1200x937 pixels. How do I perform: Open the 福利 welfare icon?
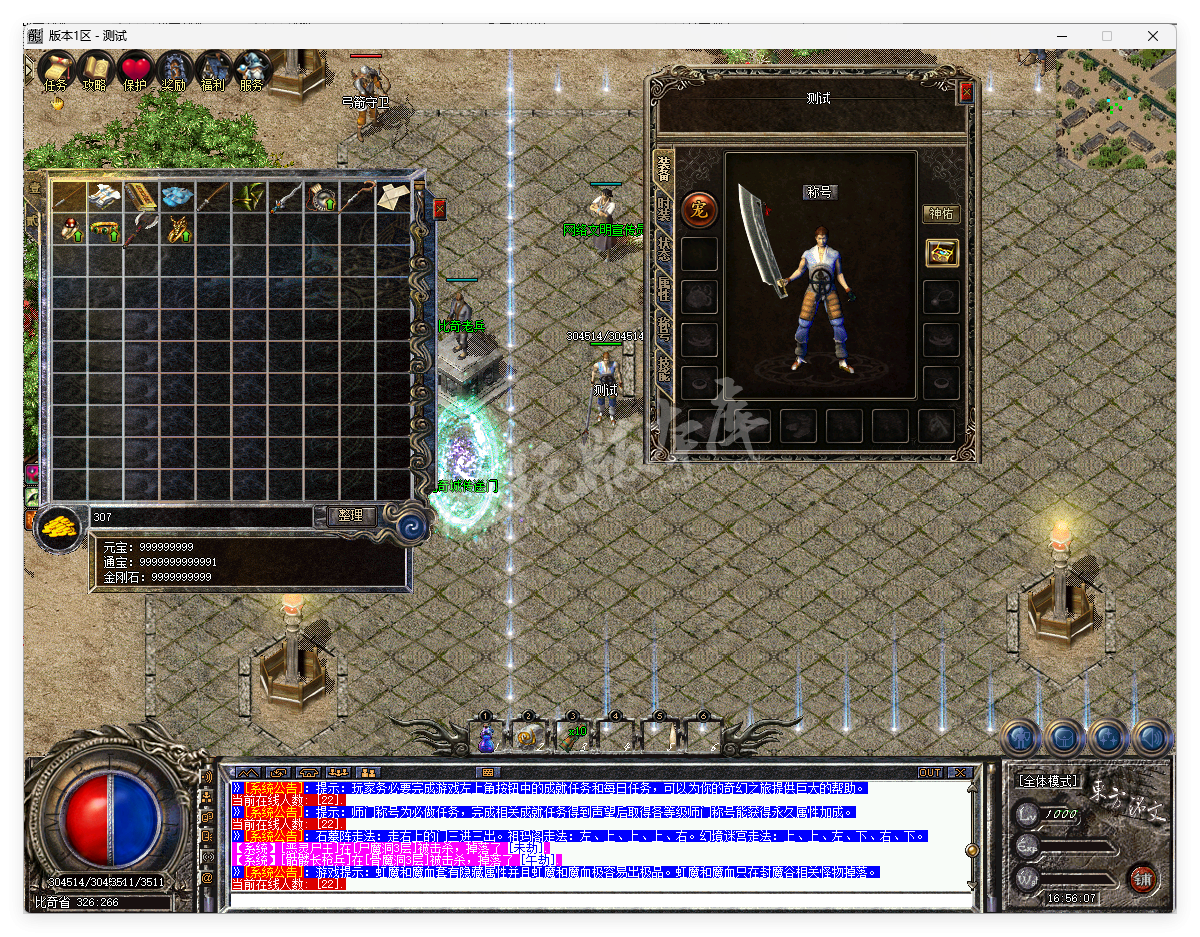[213, 70]
